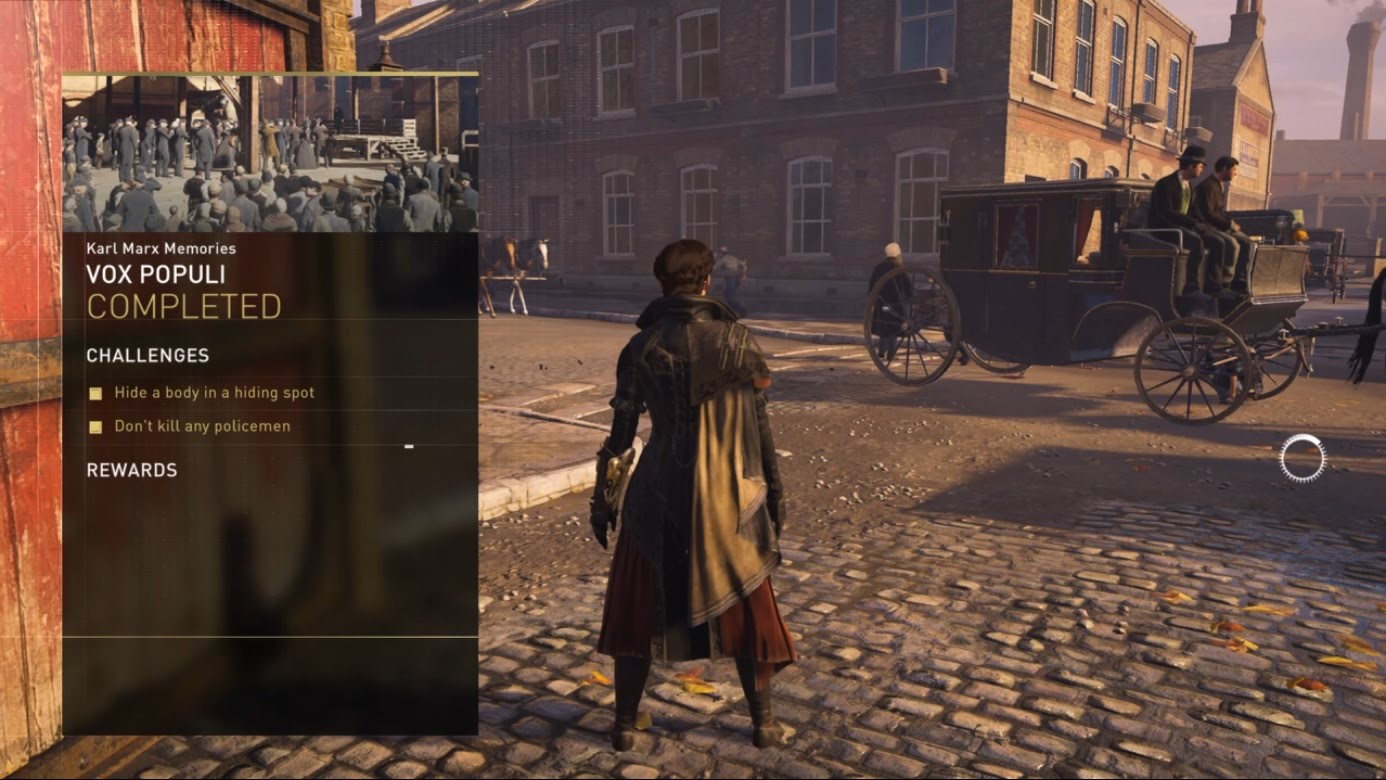Click the Rewards section header
This screenshot has height=780, width=1386.
(x=132, y=470)
